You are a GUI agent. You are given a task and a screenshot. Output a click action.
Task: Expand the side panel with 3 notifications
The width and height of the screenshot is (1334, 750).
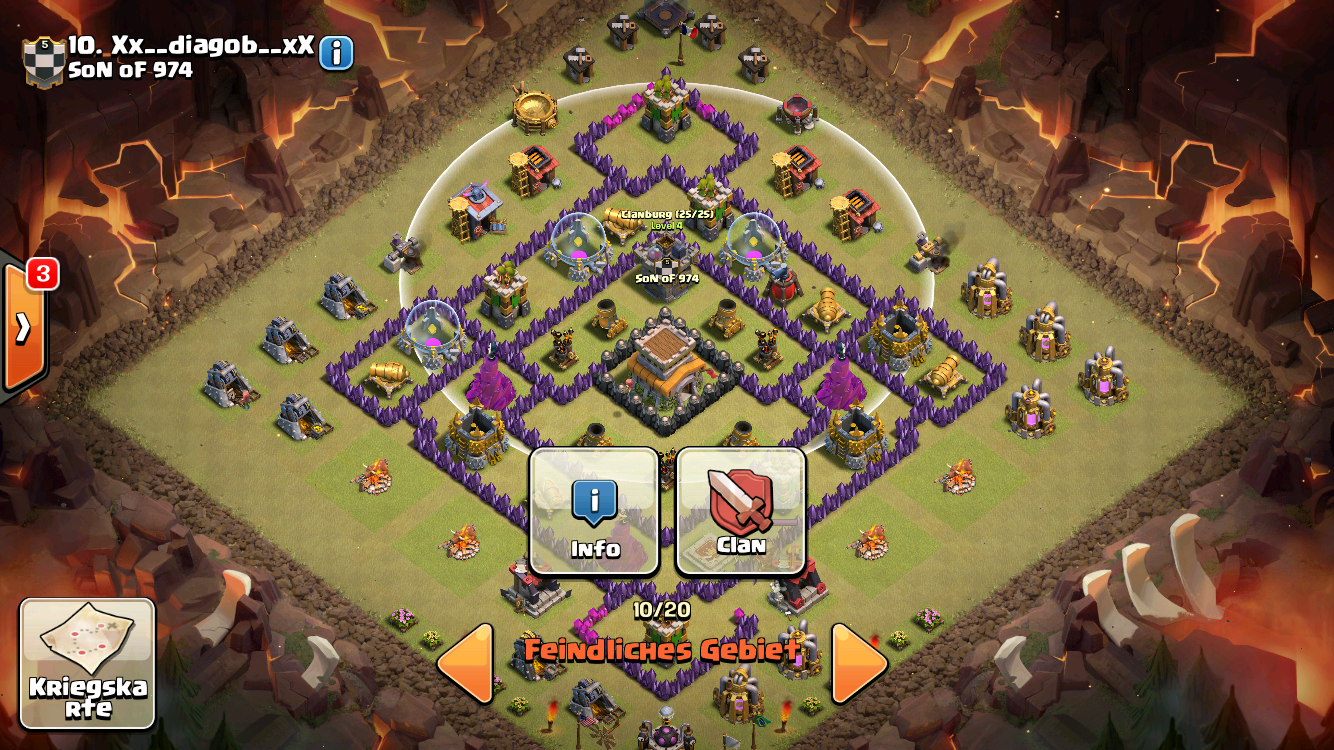[22, 326]
